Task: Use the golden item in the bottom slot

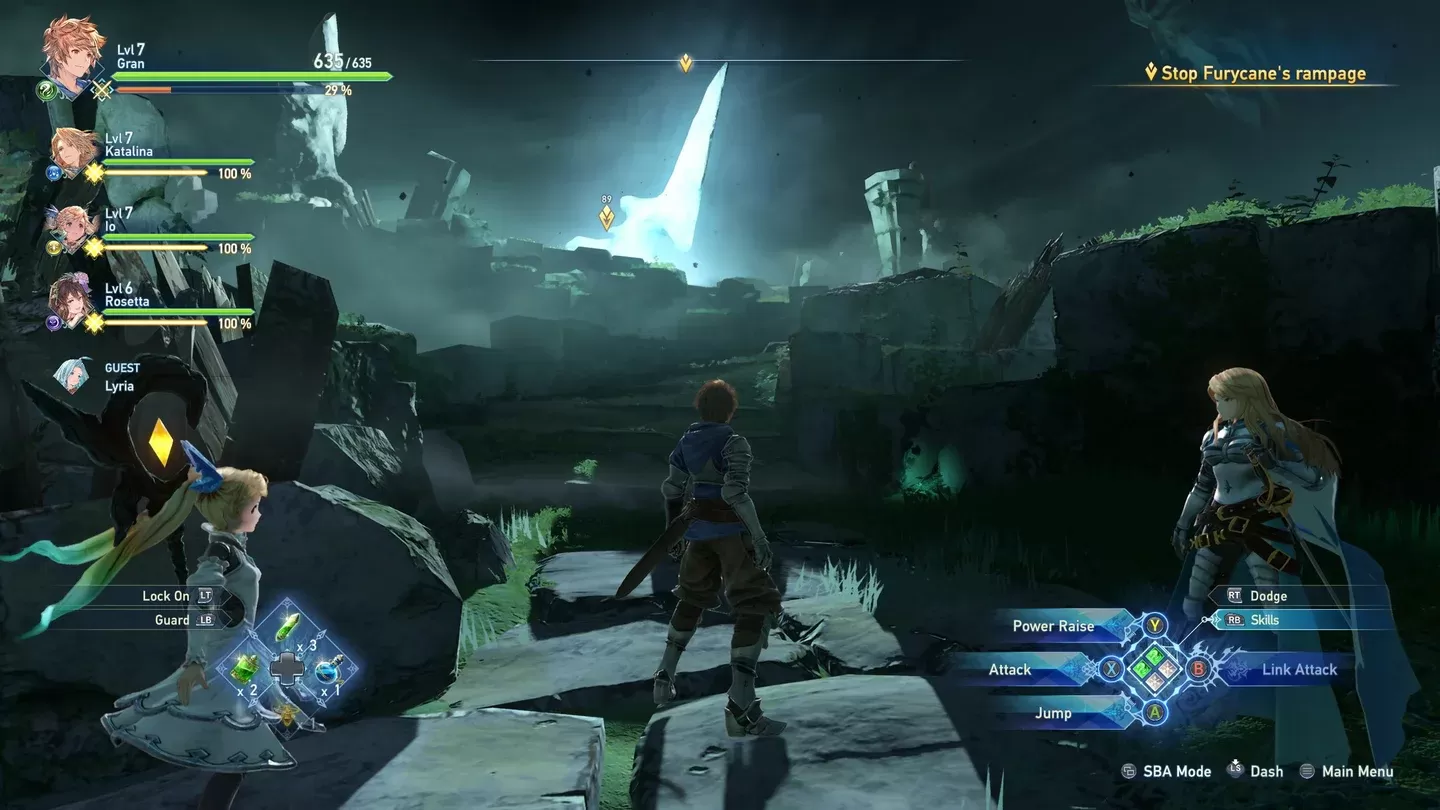Action: click(288, 712)
